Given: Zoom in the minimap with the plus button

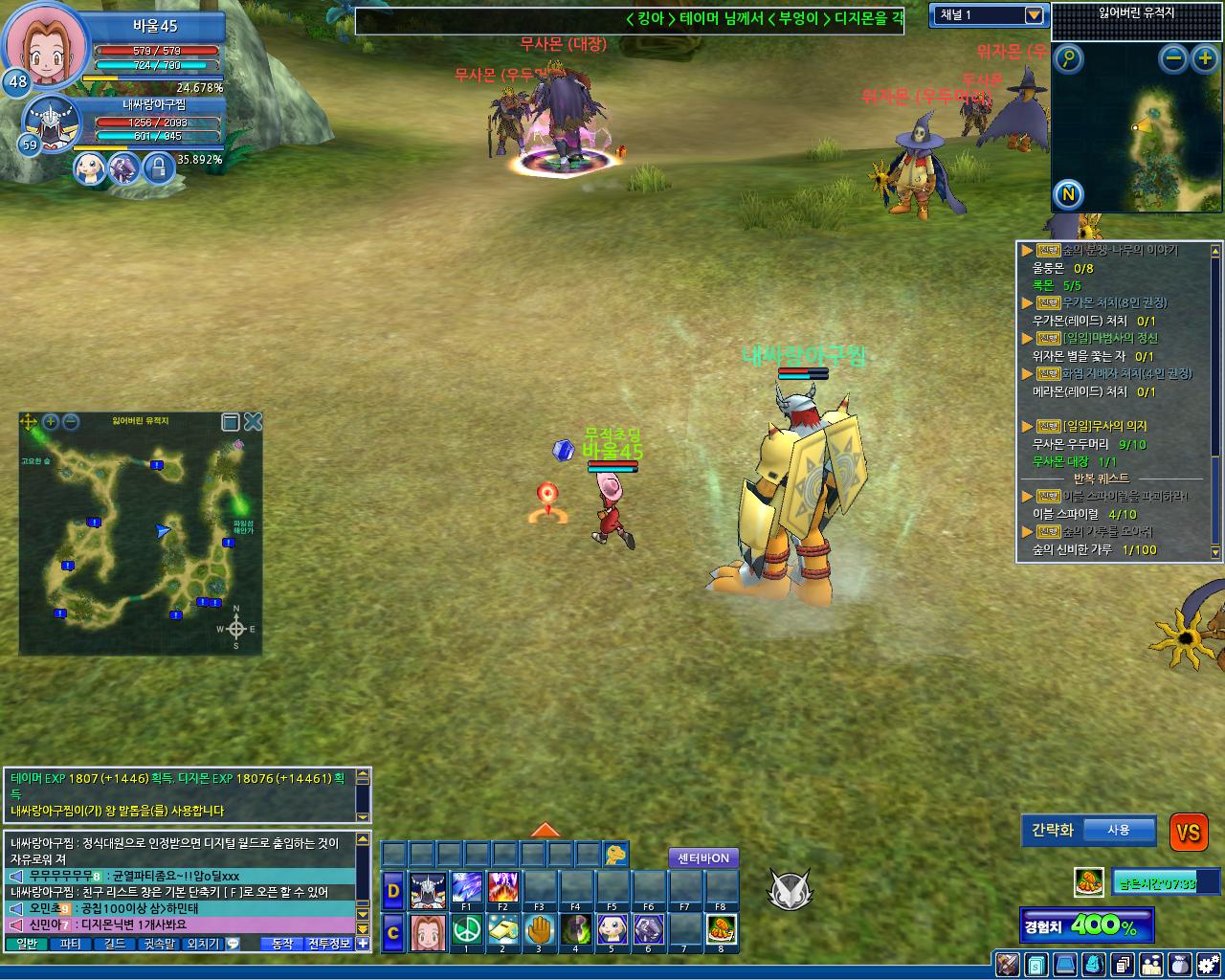Looking at the screenshot, I should [1204, 59].
